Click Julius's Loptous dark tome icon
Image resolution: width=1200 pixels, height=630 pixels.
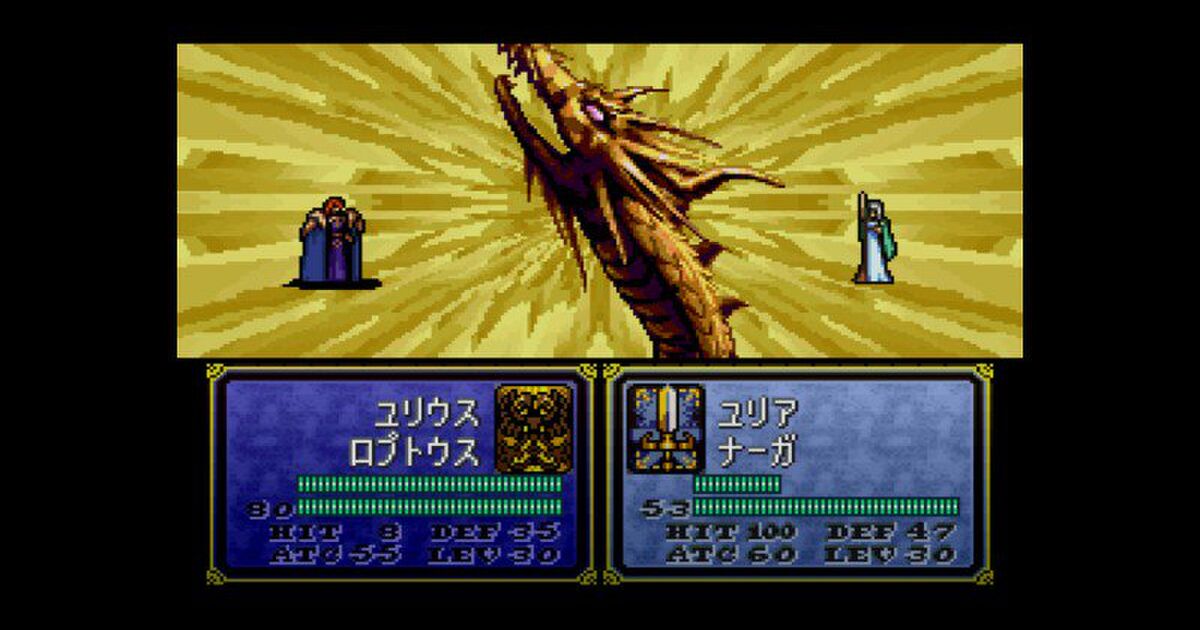tap(534, 428)
